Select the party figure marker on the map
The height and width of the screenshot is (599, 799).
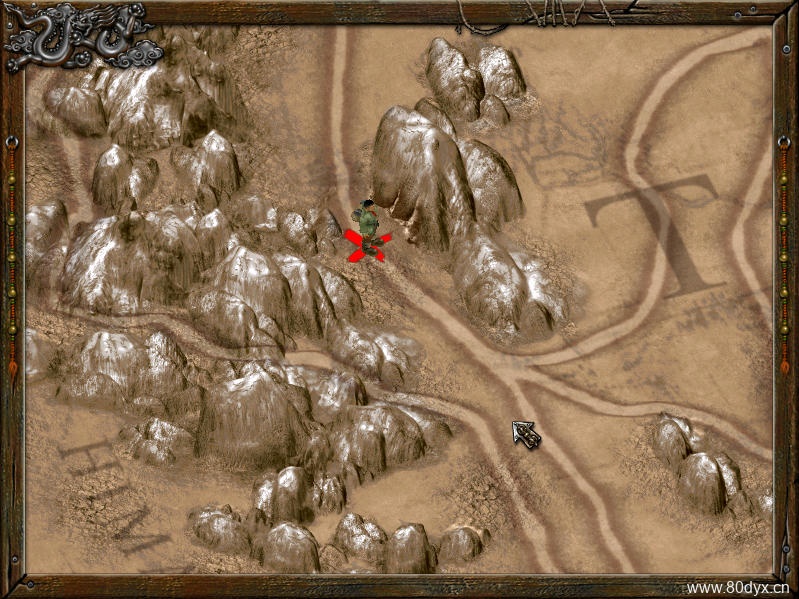(x=368, y=228)
